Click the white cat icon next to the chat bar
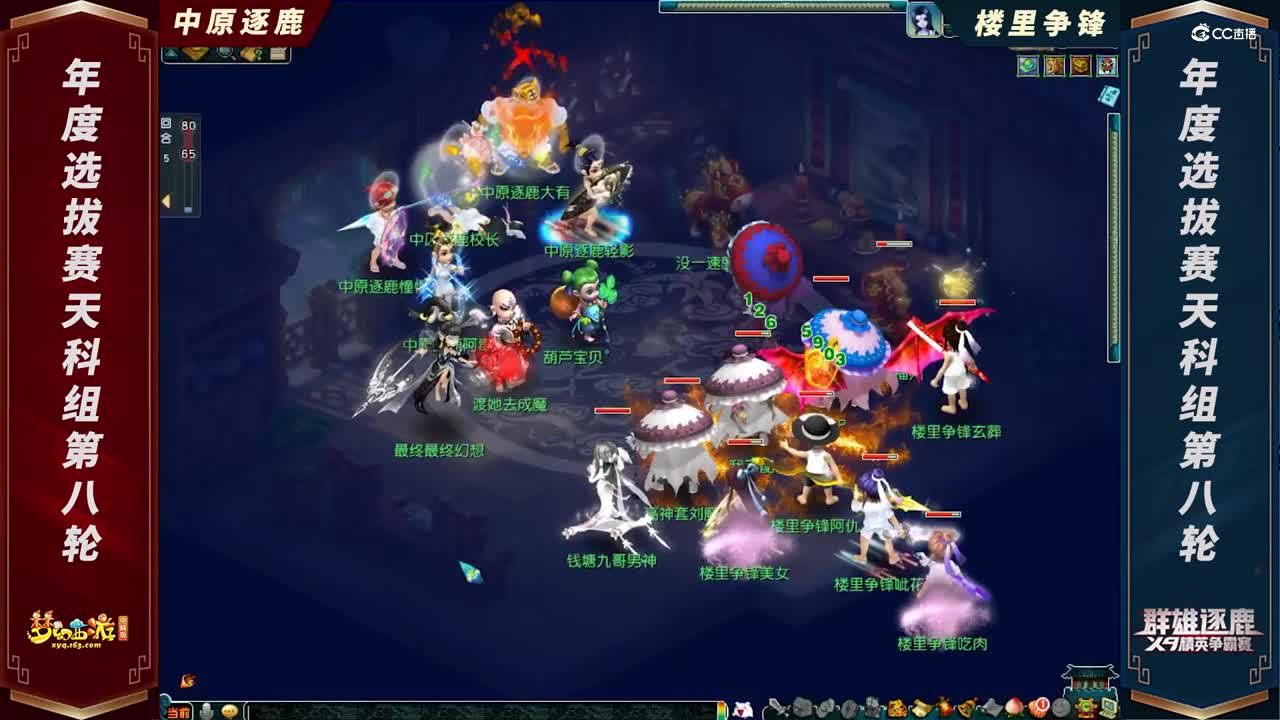This screenshot has width=1280, height=720. coord(745,711)
